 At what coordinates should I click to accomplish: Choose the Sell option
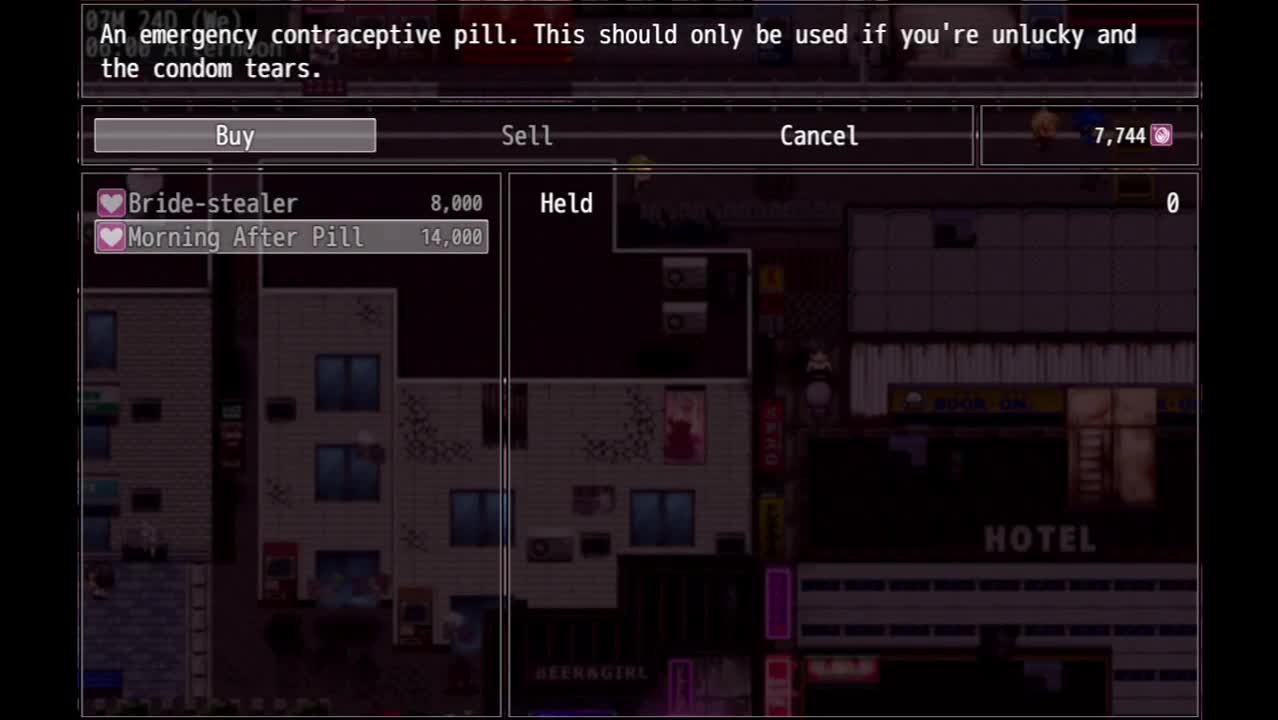[526, 136]
